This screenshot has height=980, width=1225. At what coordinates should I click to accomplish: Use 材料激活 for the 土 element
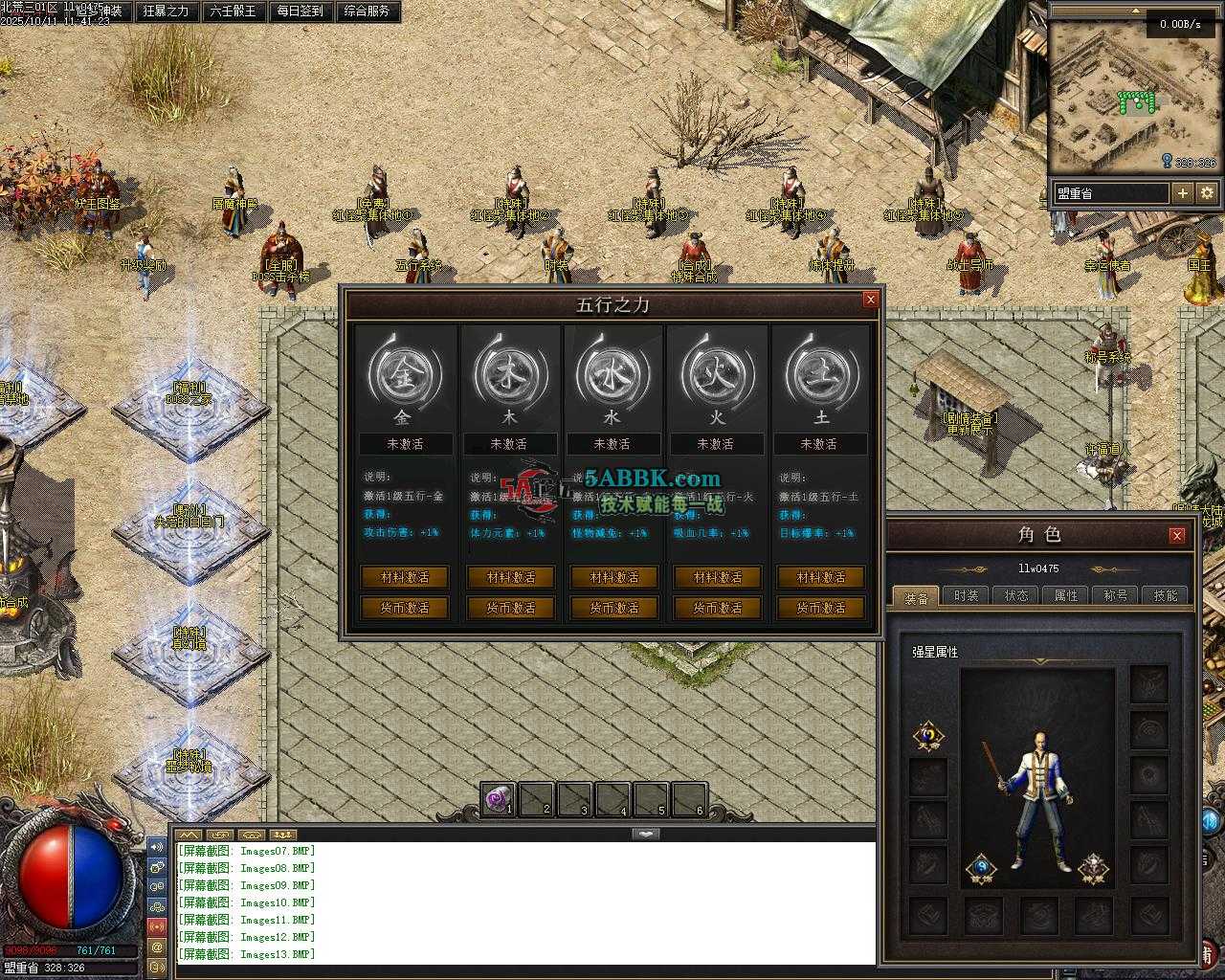[820, 577]
